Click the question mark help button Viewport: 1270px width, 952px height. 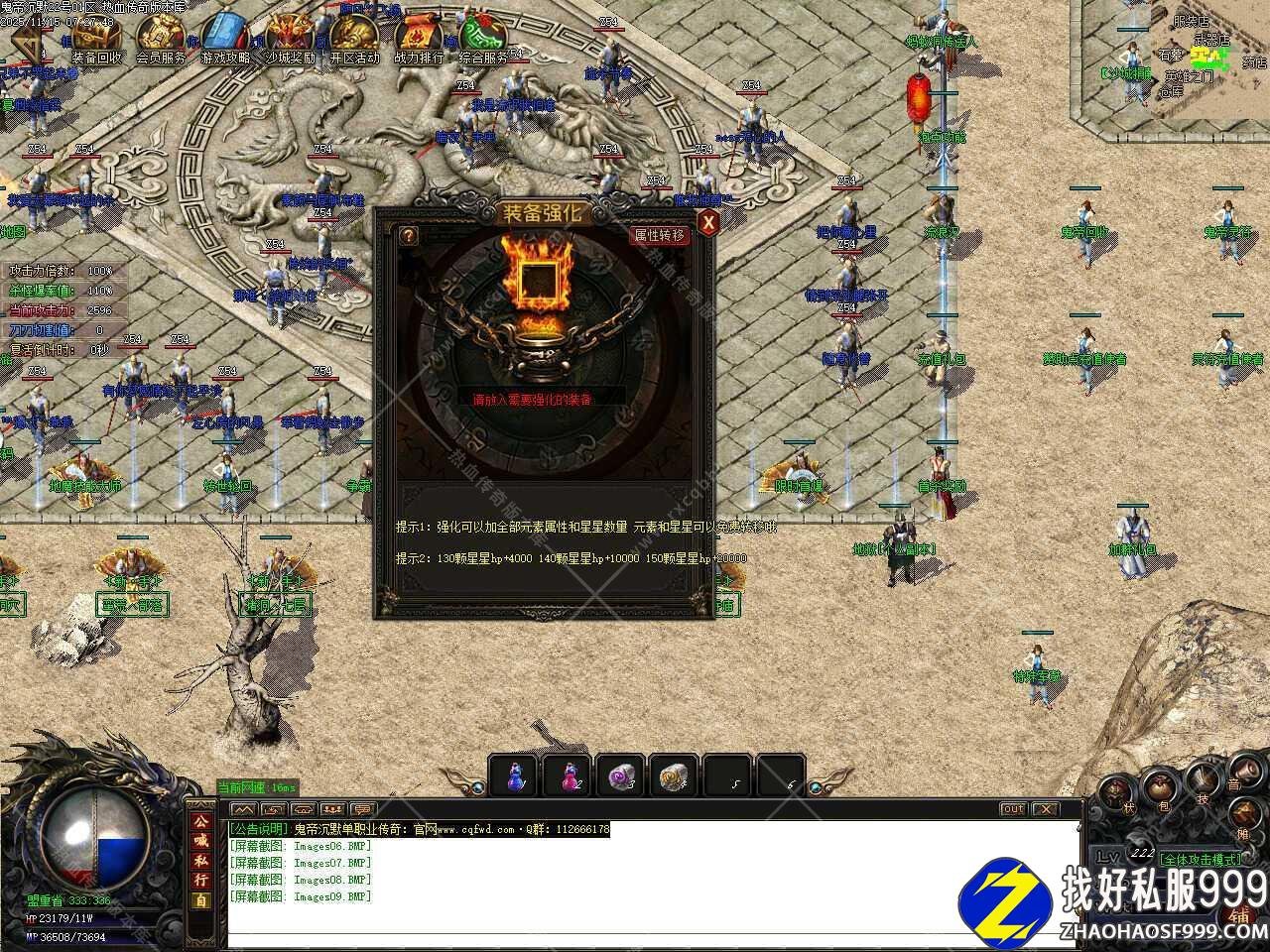[x=408, y=235]
